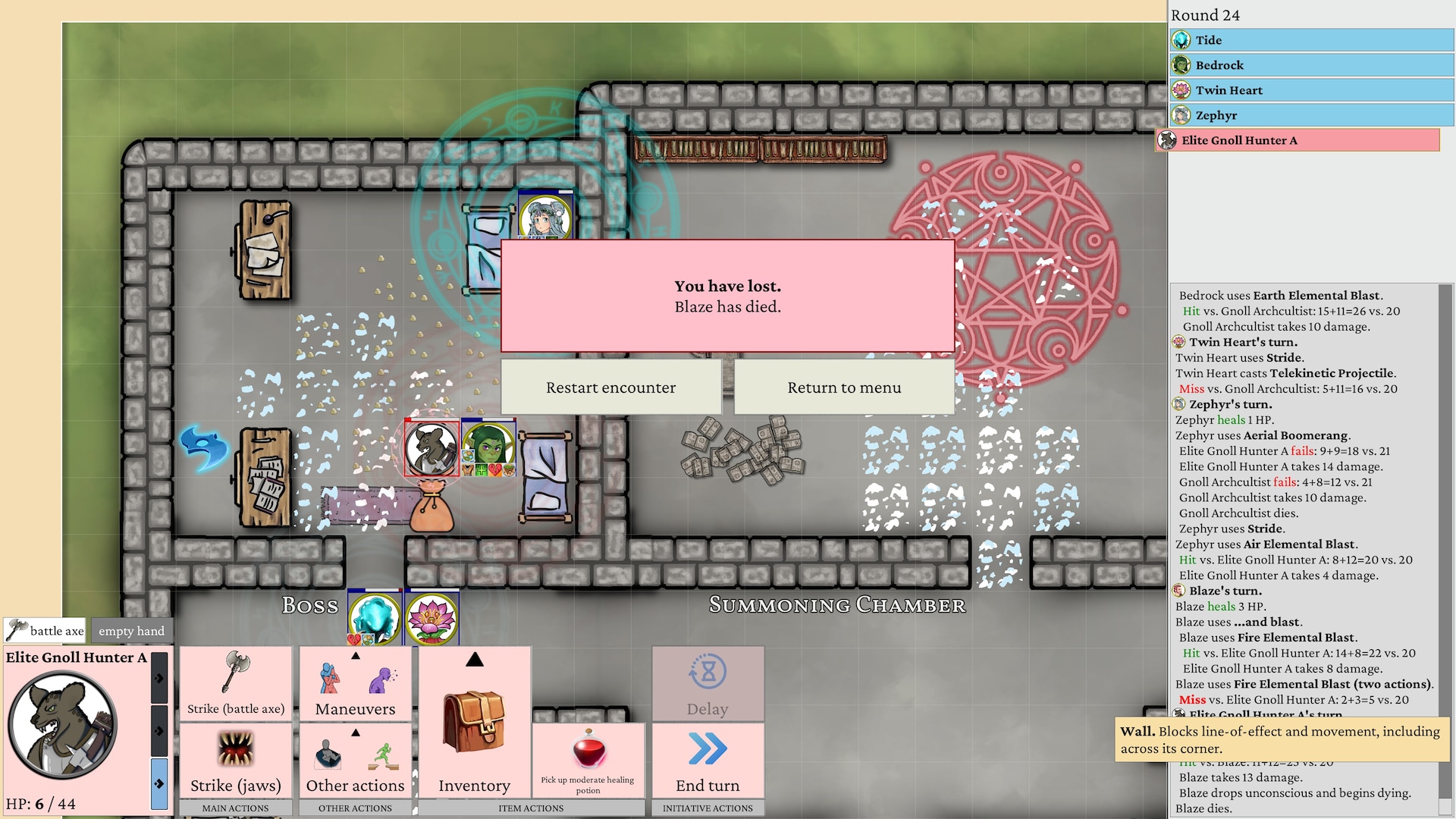Select Bedrock in the initiative list
This screenshot has width=1456, height=819.
[1310, 65]
